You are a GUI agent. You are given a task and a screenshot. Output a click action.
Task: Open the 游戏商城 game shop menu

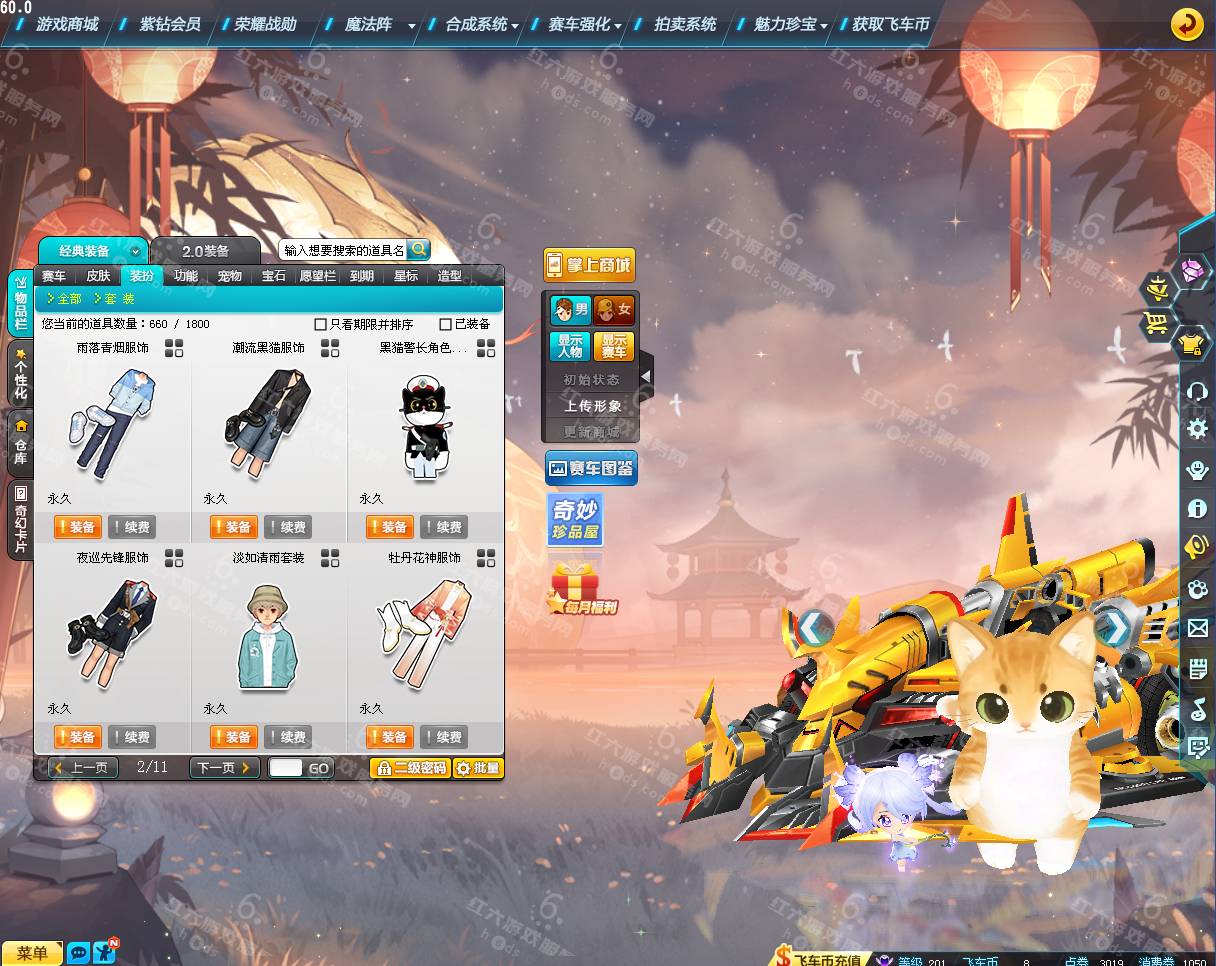click(67, 24)
